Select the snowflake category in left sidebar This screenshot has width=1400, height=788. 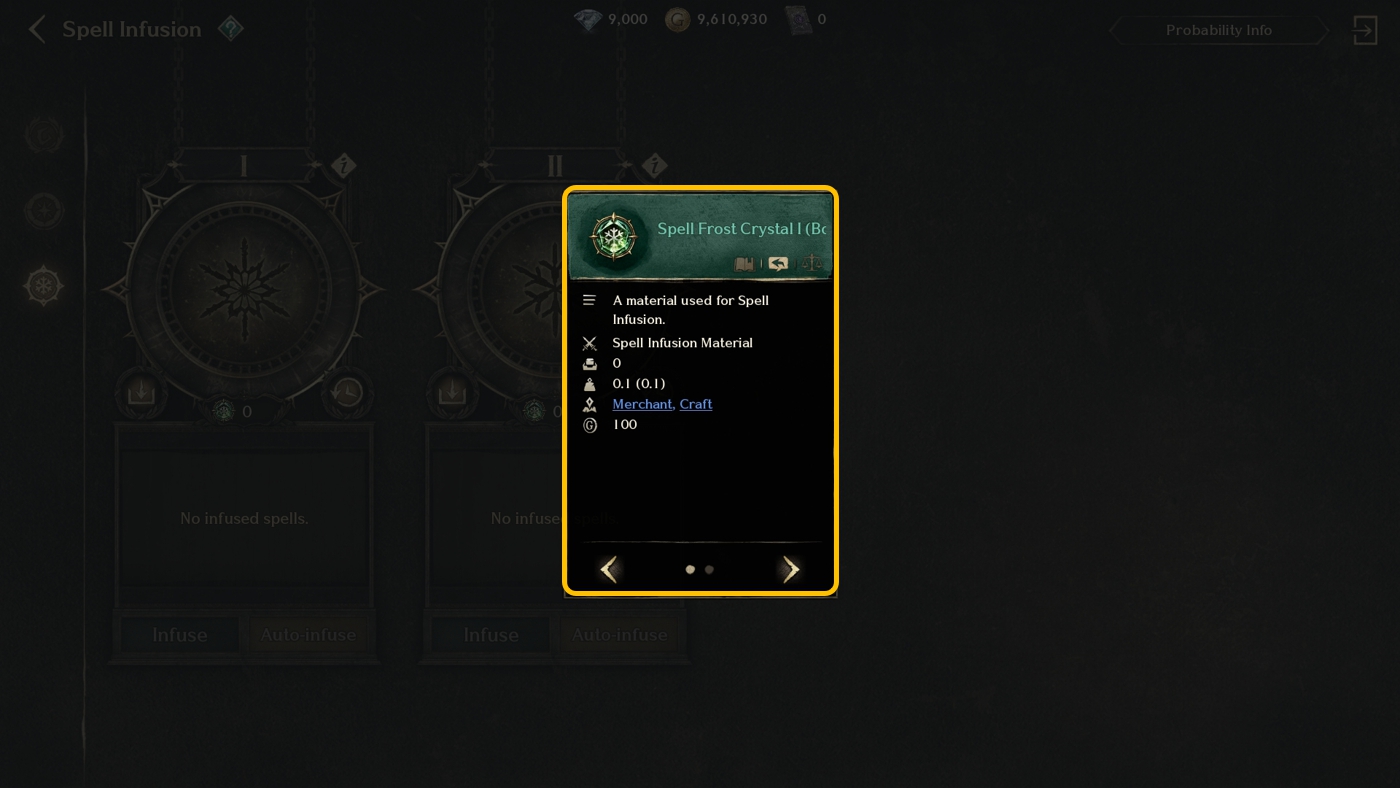[x=44, y=286]
